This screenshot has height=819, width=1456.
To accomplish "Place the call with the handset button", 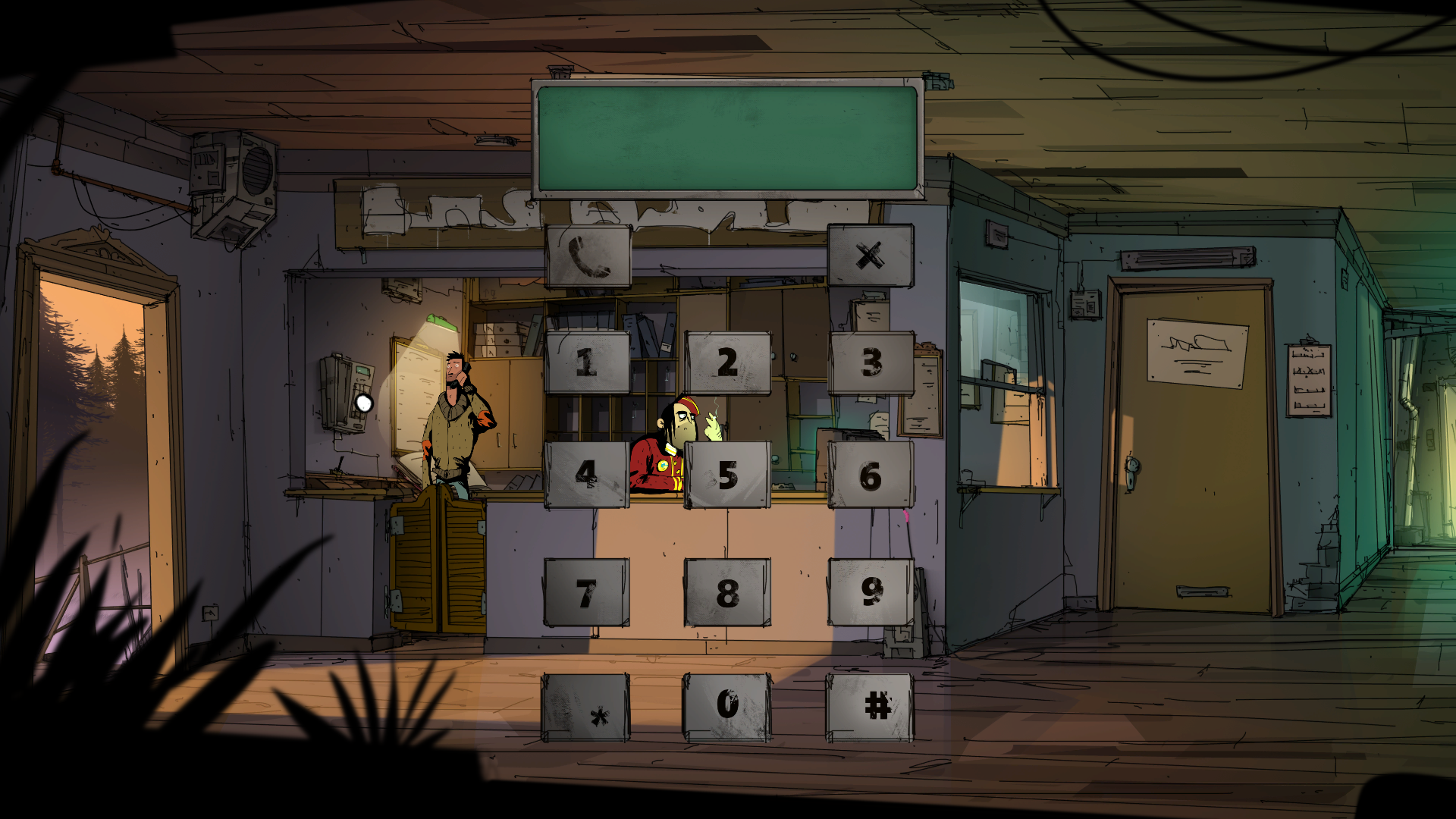I will point(588,256).
